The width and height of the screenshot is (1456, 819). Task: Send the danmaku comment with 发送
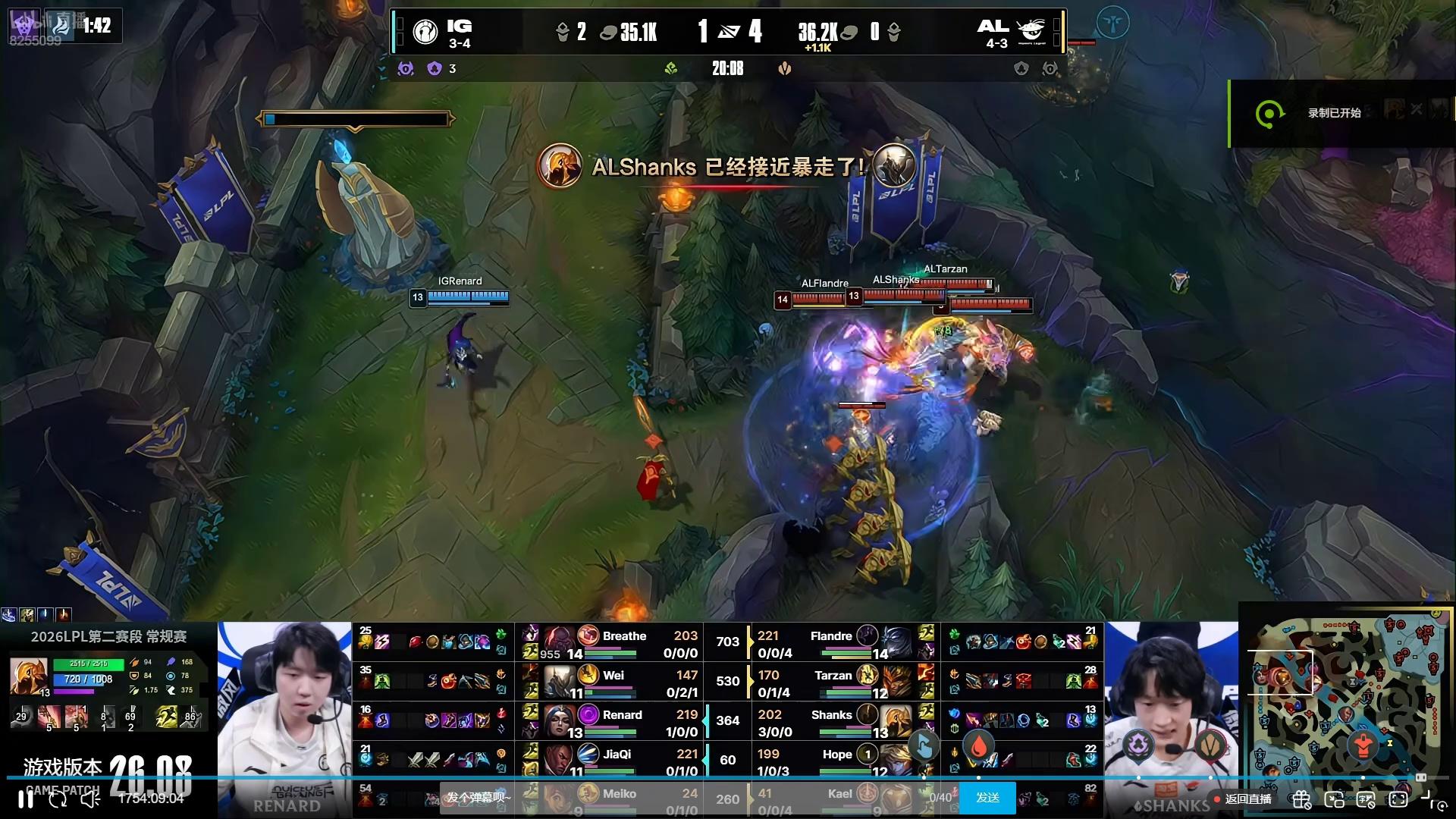(x=987, y=798)
